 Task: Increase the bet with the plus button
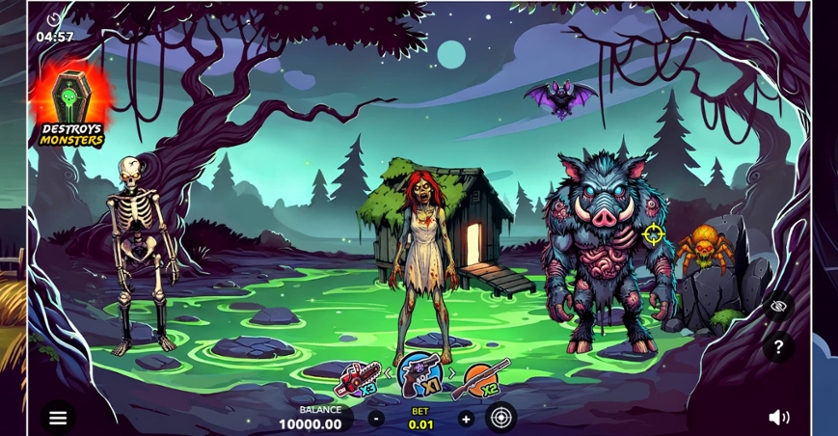[466, 419]
